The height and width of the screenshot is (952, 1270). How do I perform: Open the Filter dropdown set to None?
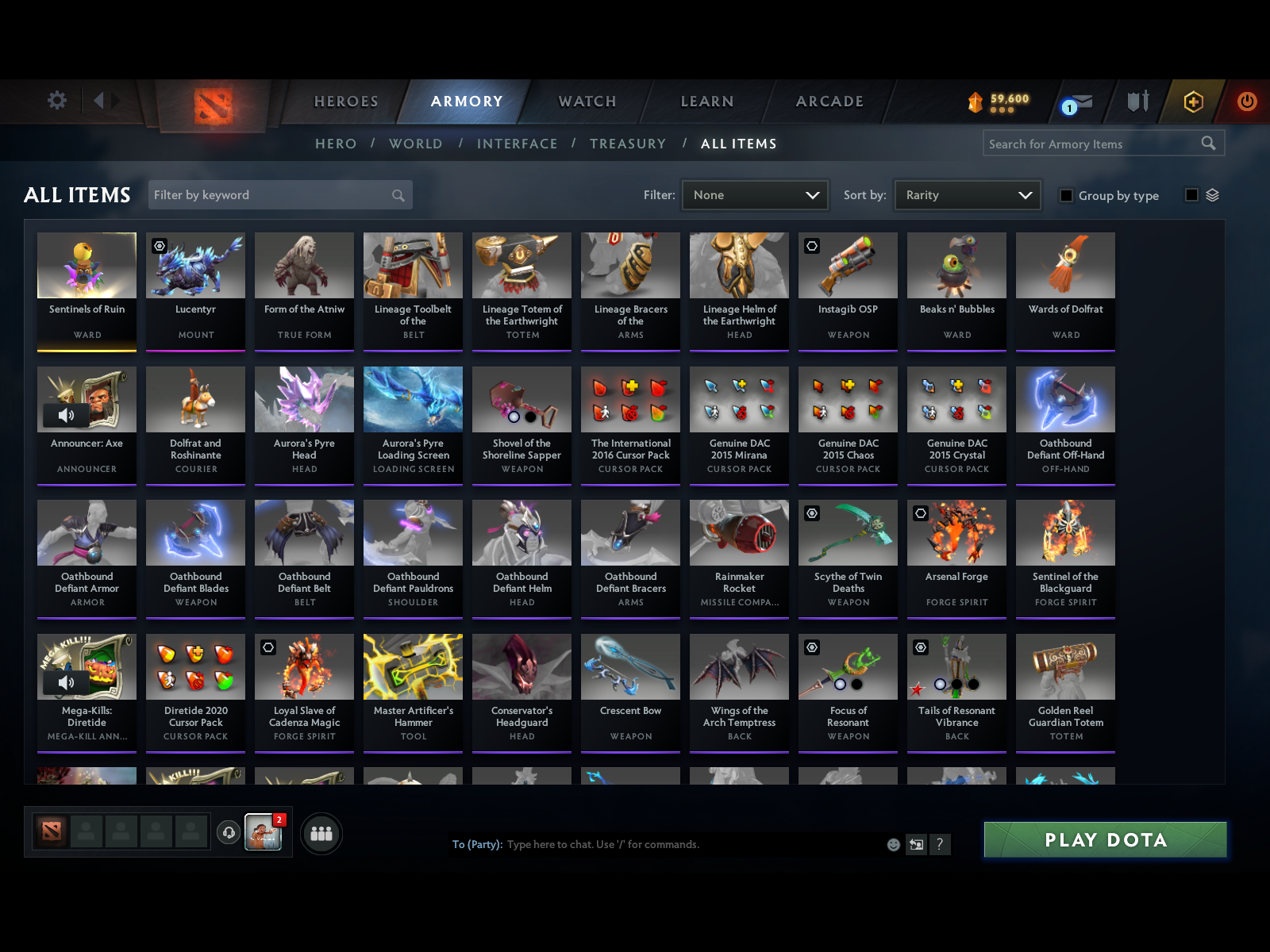[754, 194]
